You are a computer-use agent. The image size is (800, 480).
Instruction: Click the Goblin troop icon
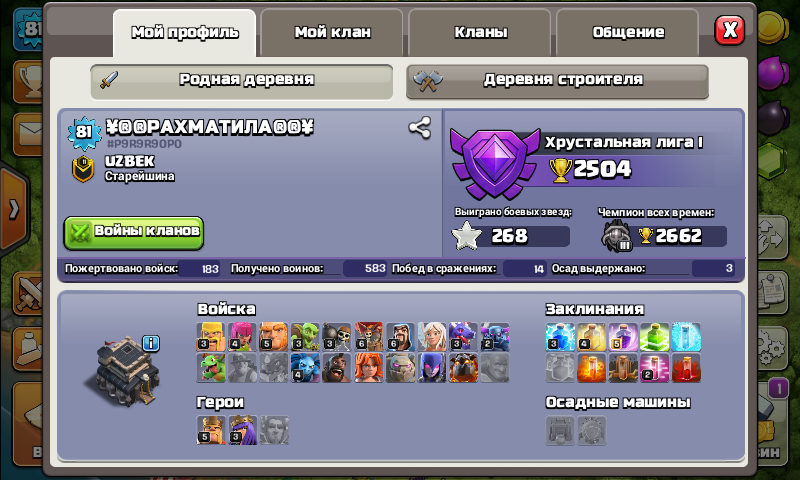[x=305, y=337]
